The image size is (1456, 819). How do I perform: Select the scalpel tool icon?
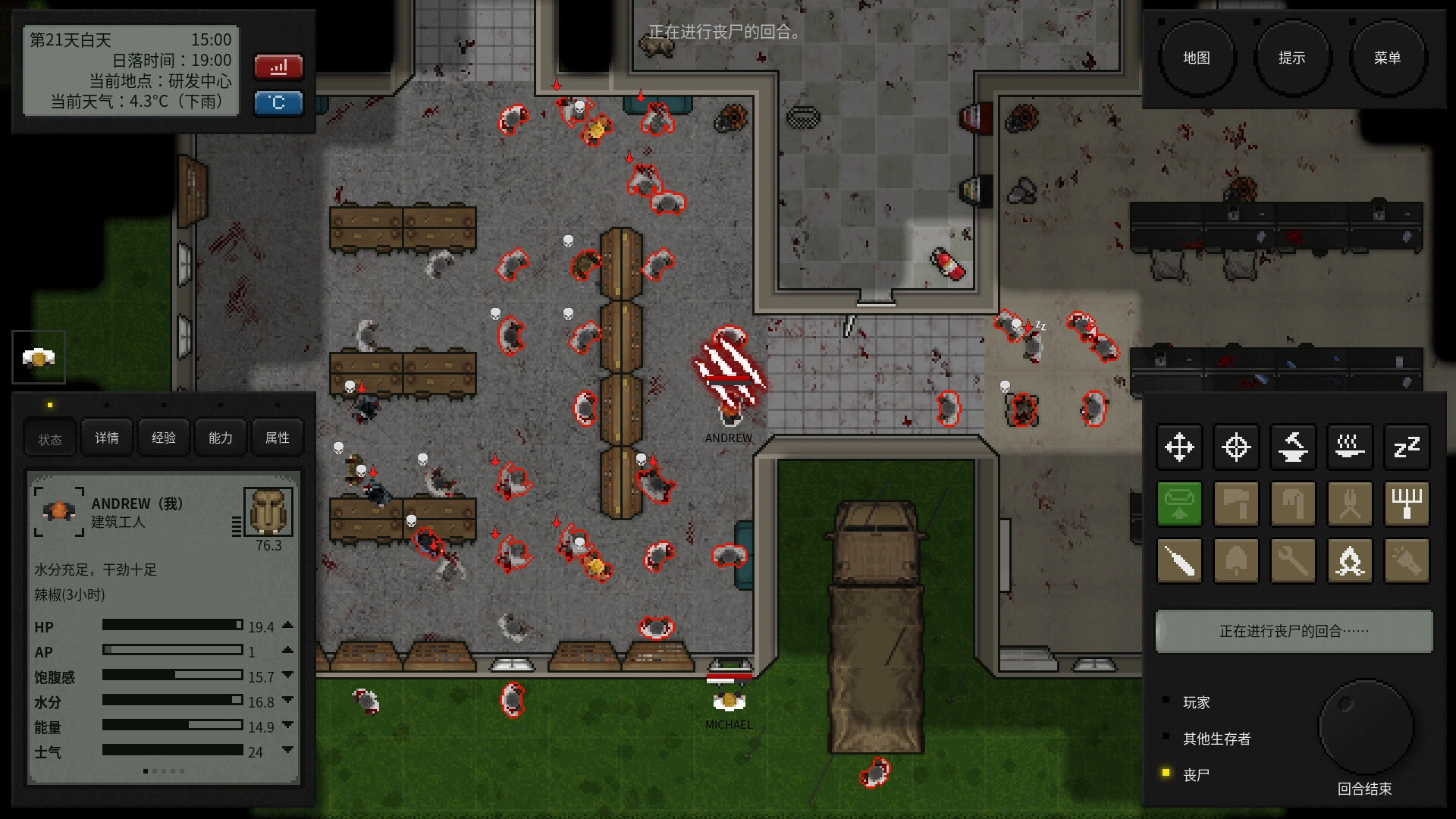[x=1180, y=561]
